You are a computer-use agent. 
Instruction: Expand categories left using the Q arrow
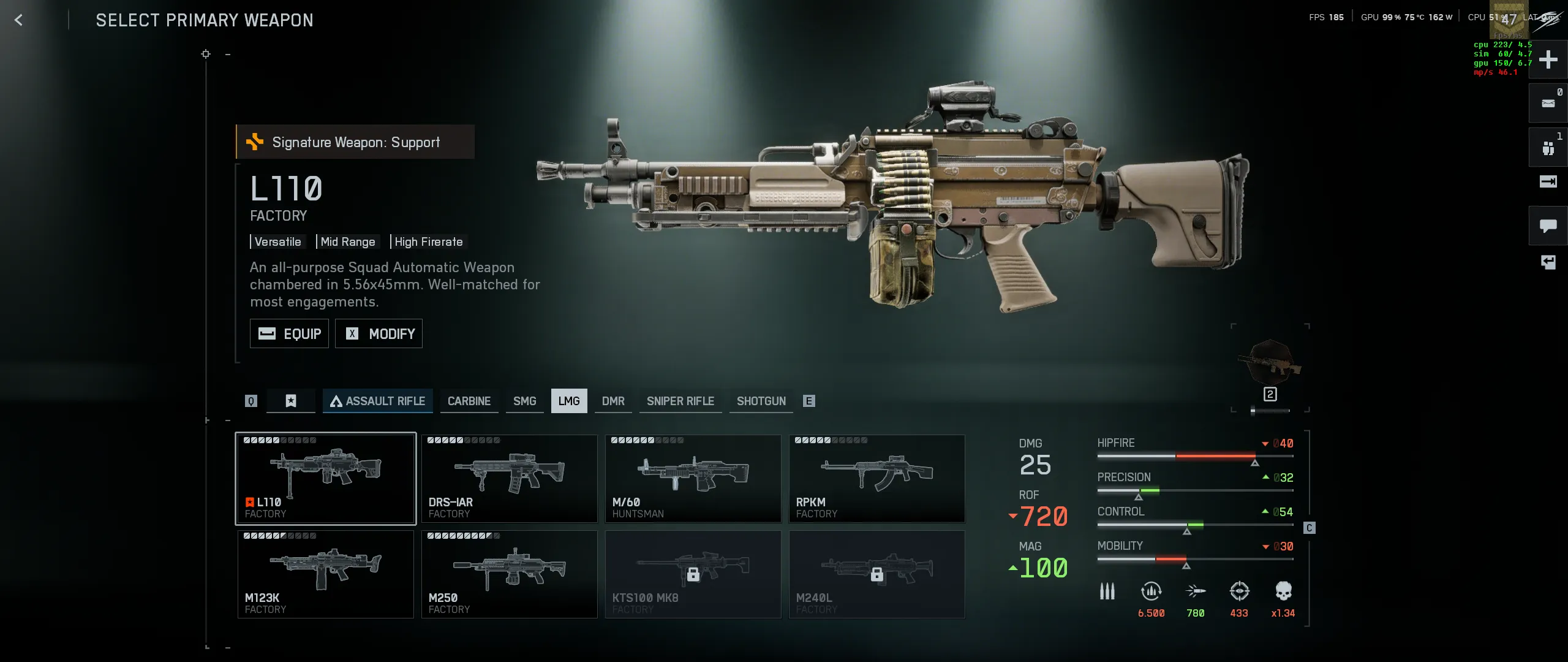251,401
